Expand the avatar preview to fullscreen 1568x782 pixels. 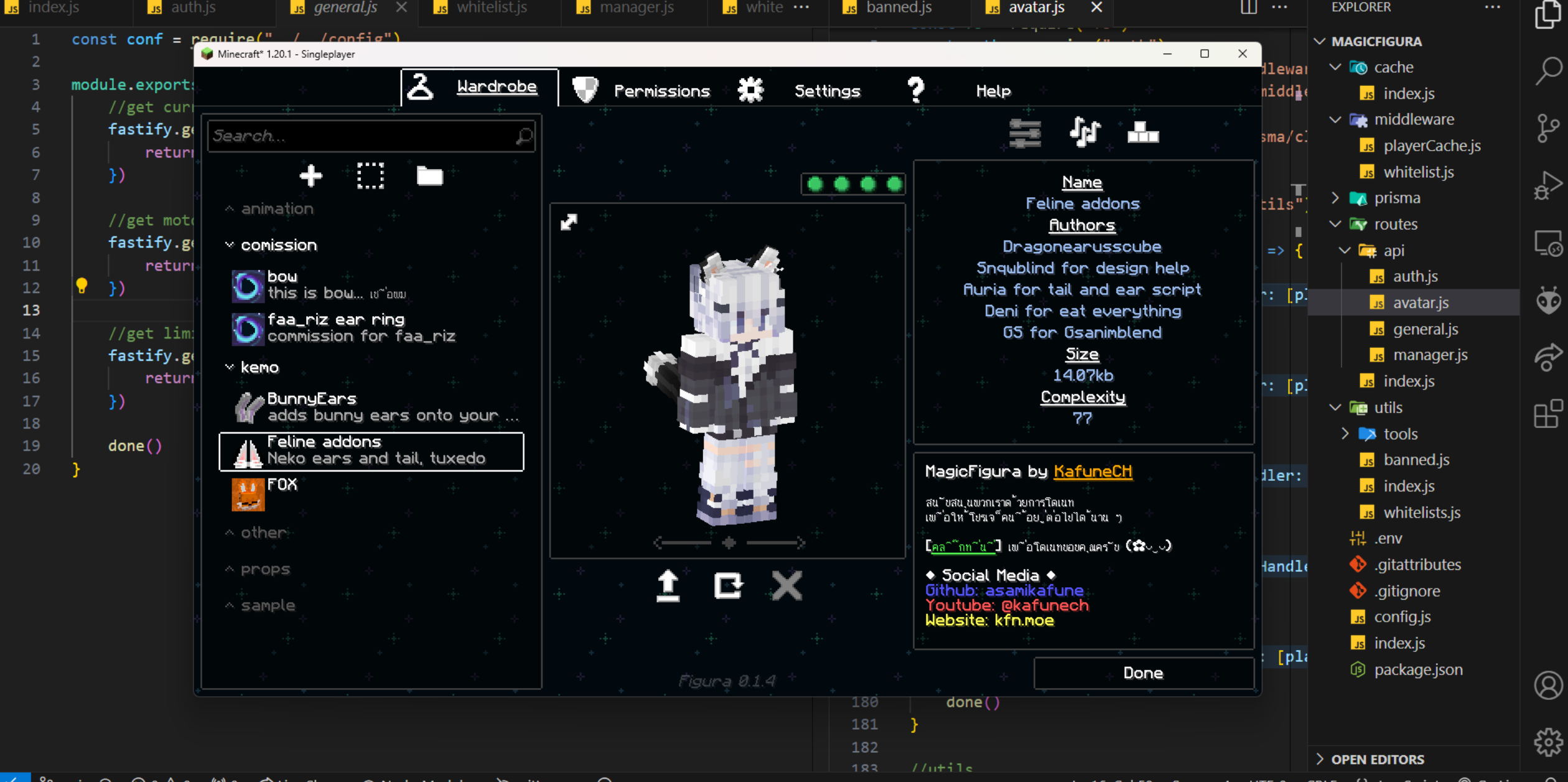coord(568,222)
